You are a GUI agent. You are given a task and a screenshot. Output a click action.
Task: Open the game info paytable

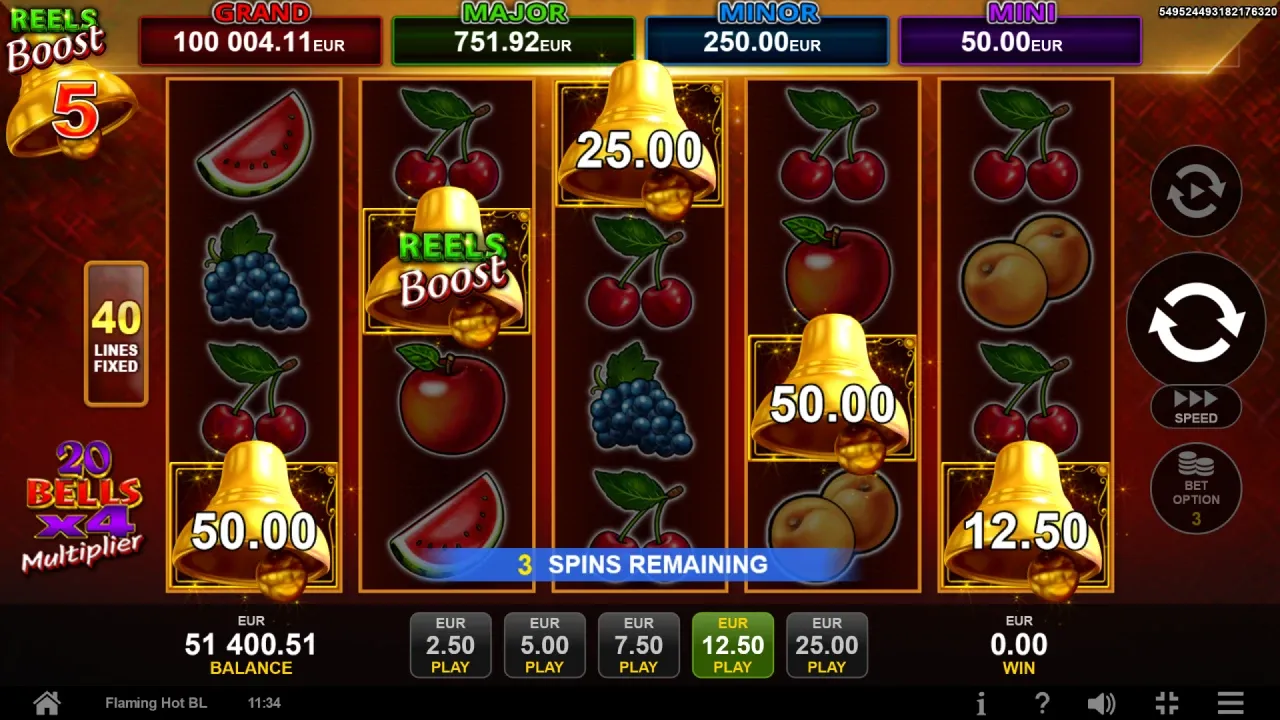[x=981, y=703]
